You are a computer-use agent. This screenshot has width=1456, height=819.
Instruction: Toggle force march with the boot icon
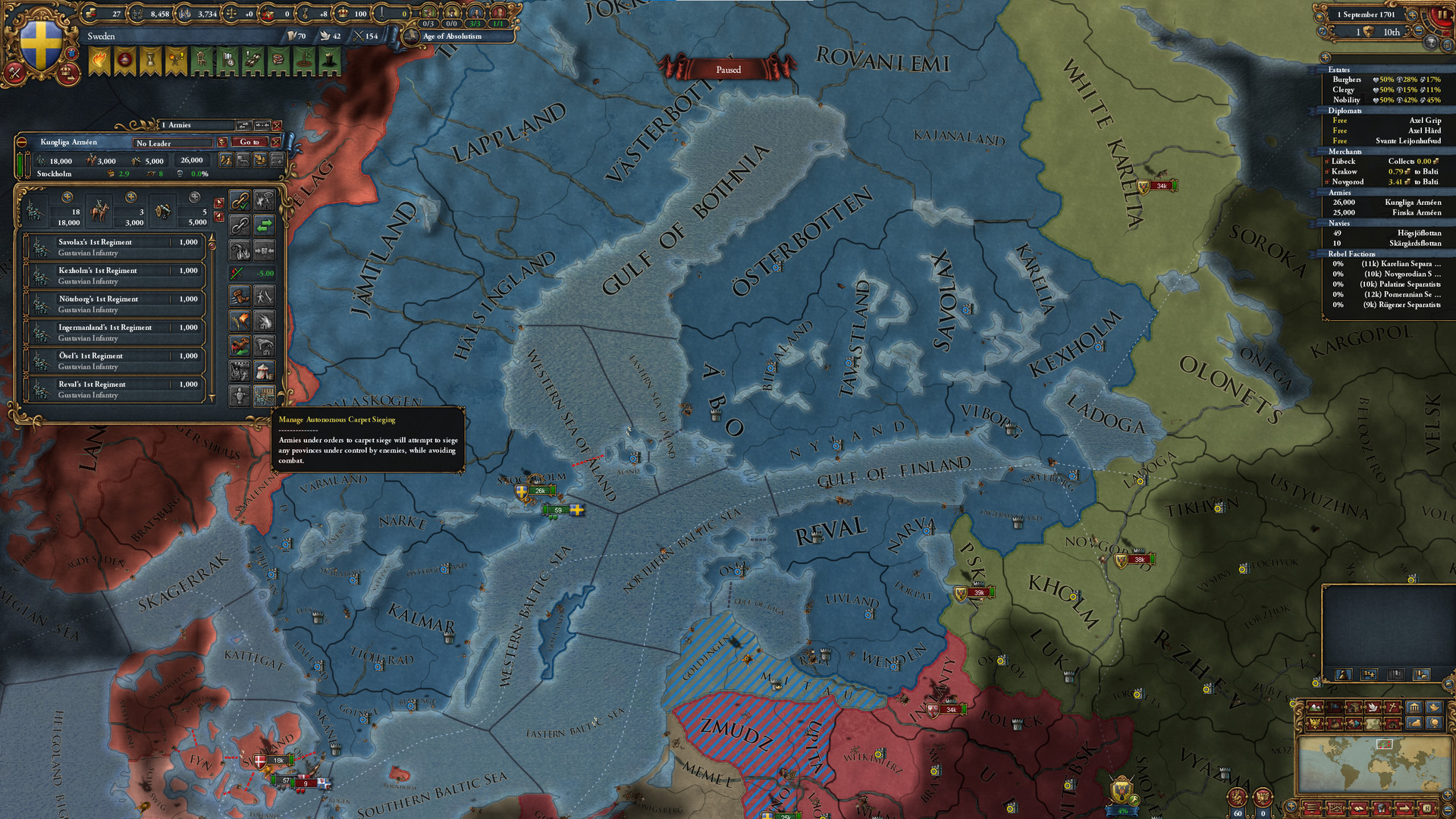point(240,296)
